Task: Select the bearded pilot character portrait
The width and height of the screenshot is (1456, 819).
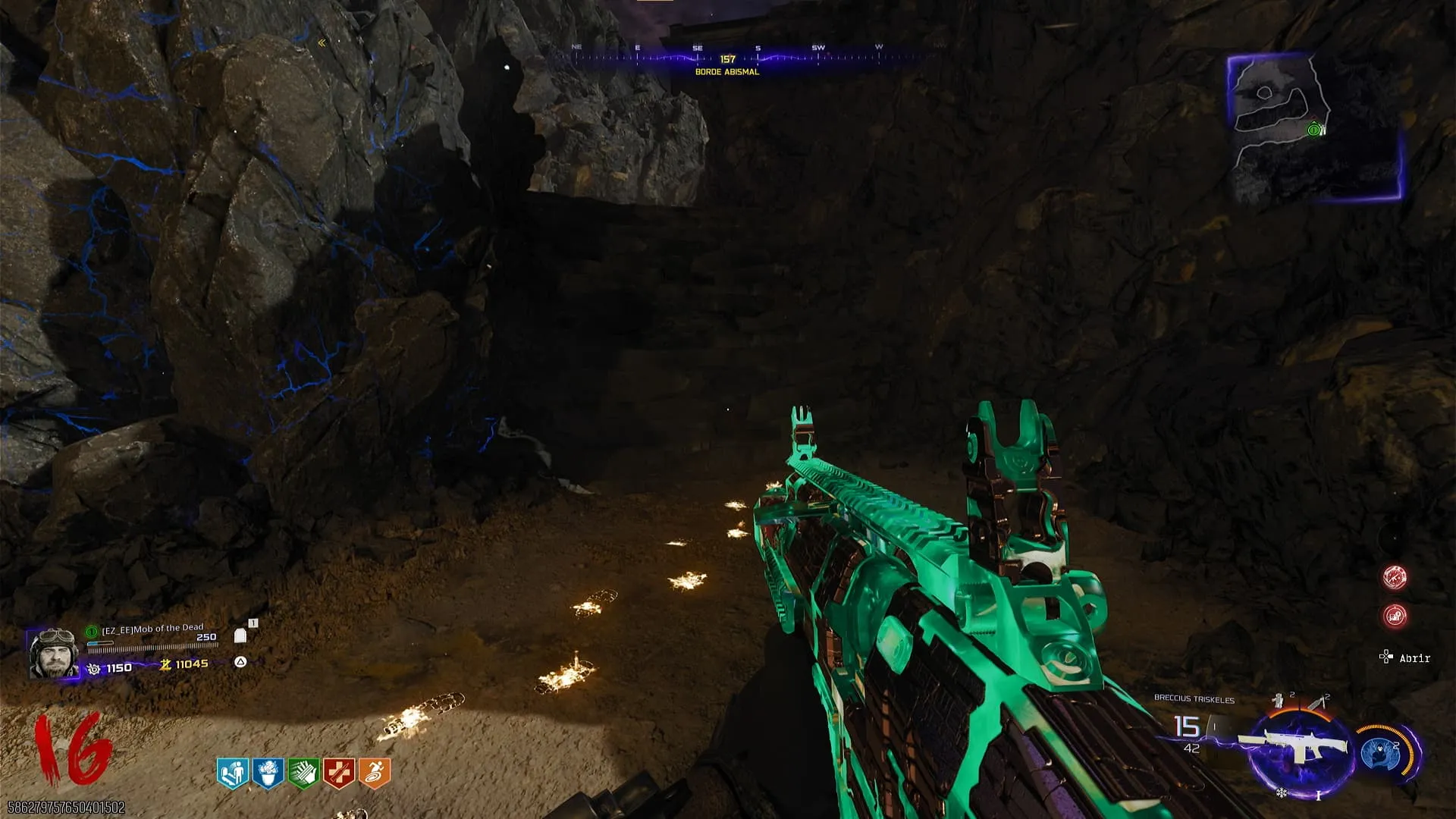Action: coord(53,653)
